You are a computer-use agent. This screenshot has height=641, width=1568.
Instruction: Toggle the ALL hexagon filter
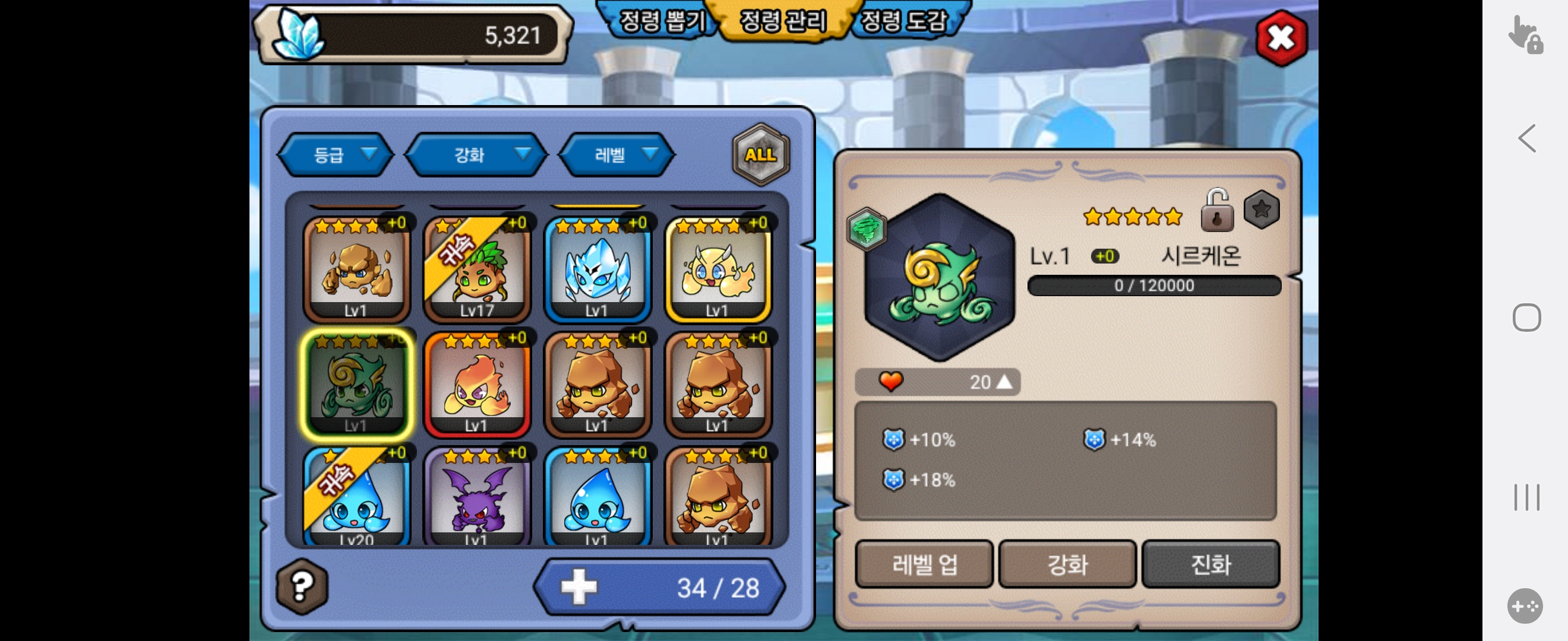(760, 154)
